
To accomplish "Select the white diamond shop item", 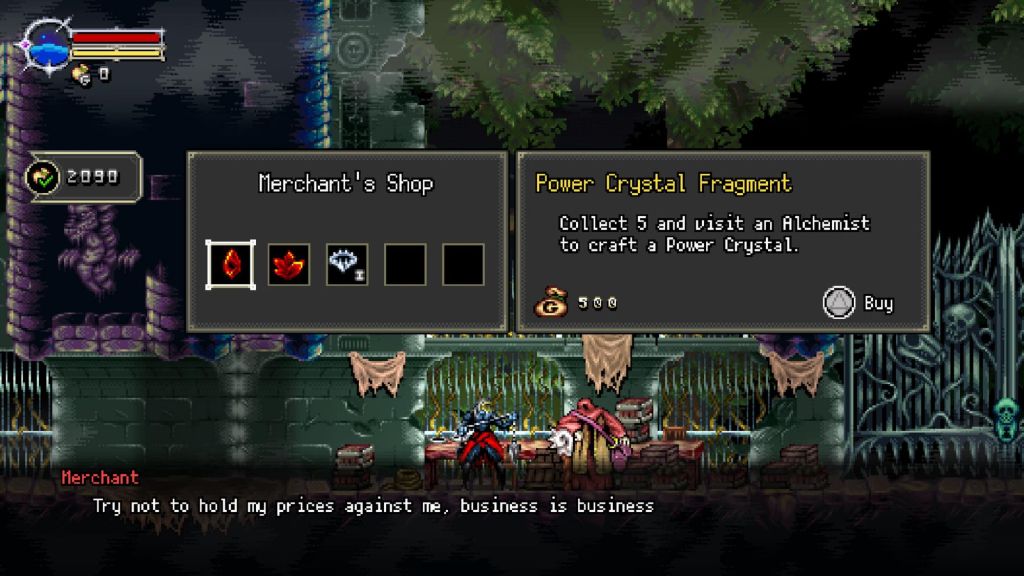I will tap(347, 265).
